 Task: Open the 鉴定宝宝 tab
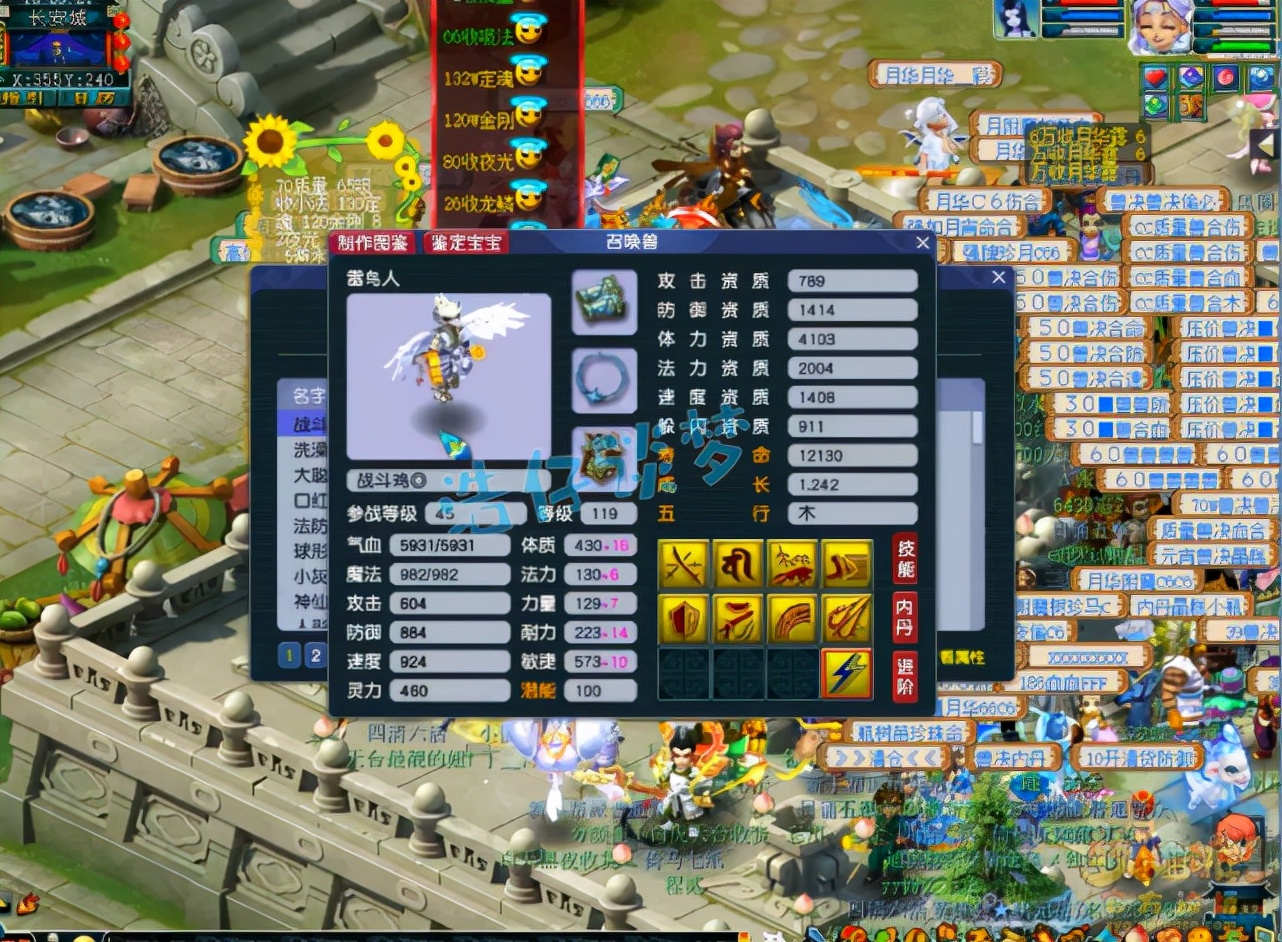click(x=465, y=243)
